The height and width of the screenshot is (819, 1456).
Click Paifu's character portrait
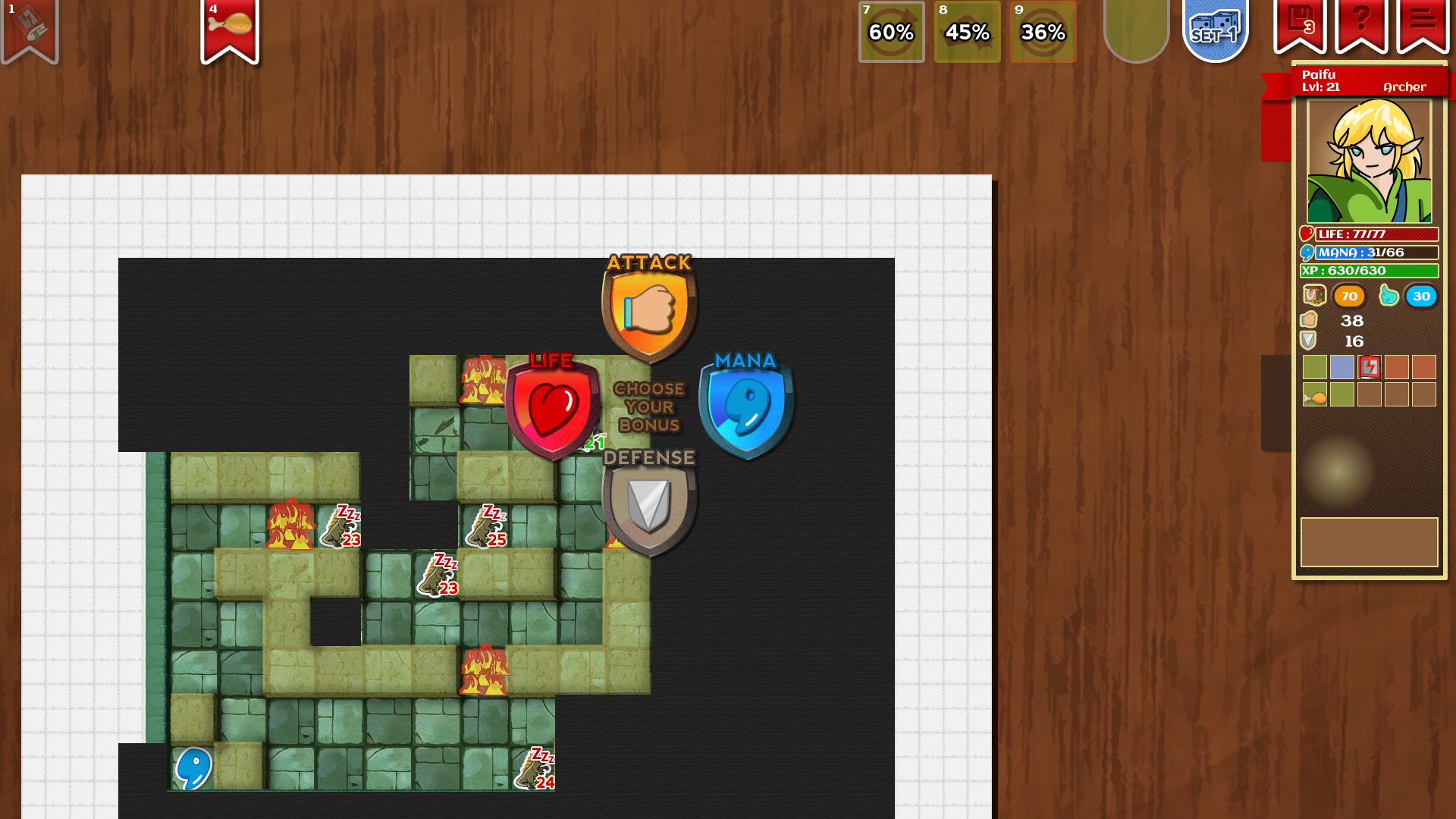1369,159
